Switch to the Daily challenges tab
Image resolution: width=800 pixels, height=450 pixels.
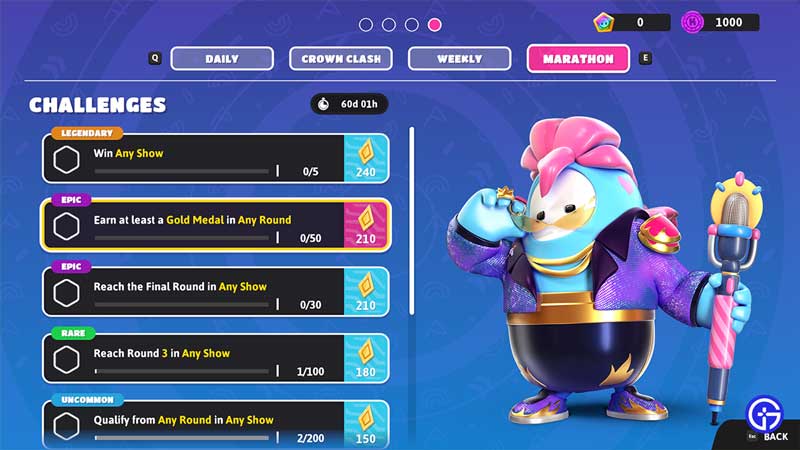[222, 59]
